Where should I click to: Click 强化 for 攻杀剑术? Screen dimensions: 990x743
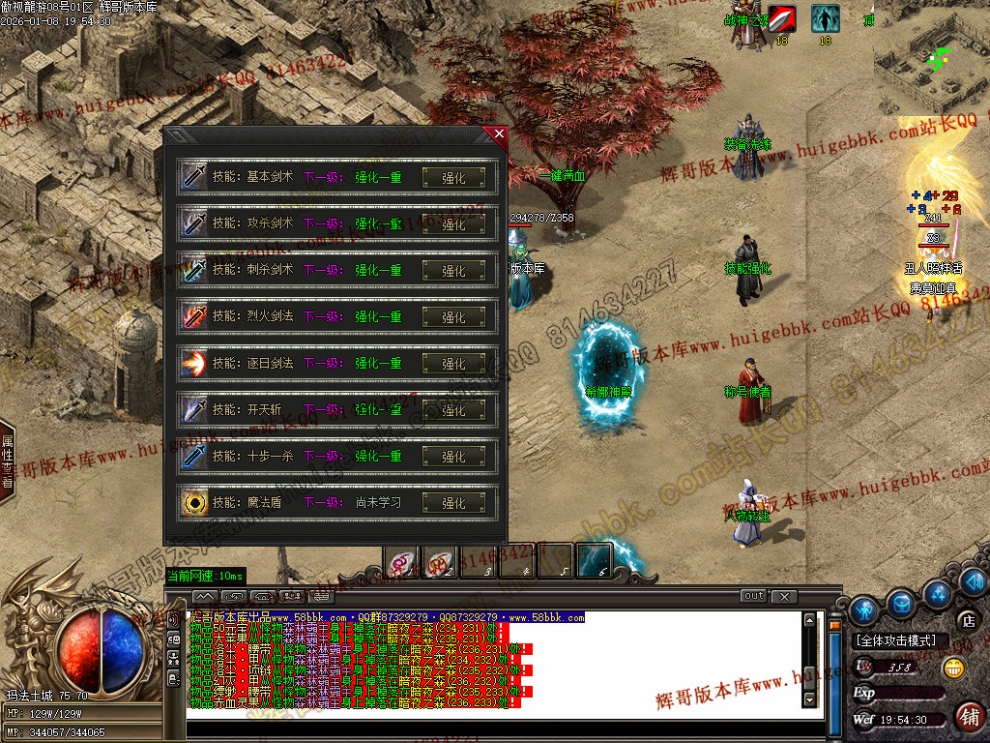tap(454, 224)
